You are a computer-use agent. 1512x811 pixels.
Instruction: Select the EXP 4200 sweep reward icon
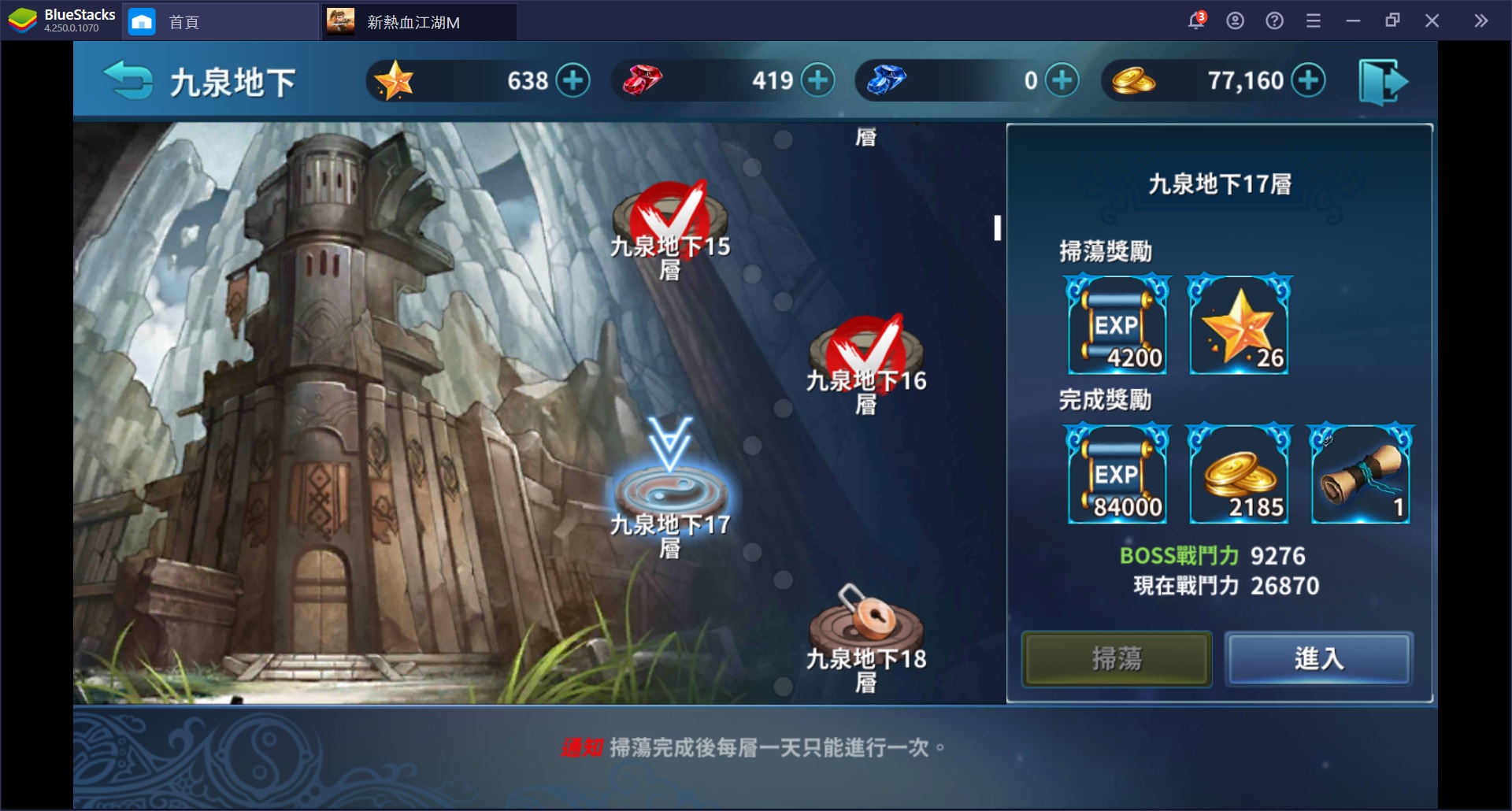tap(1117, 324)
